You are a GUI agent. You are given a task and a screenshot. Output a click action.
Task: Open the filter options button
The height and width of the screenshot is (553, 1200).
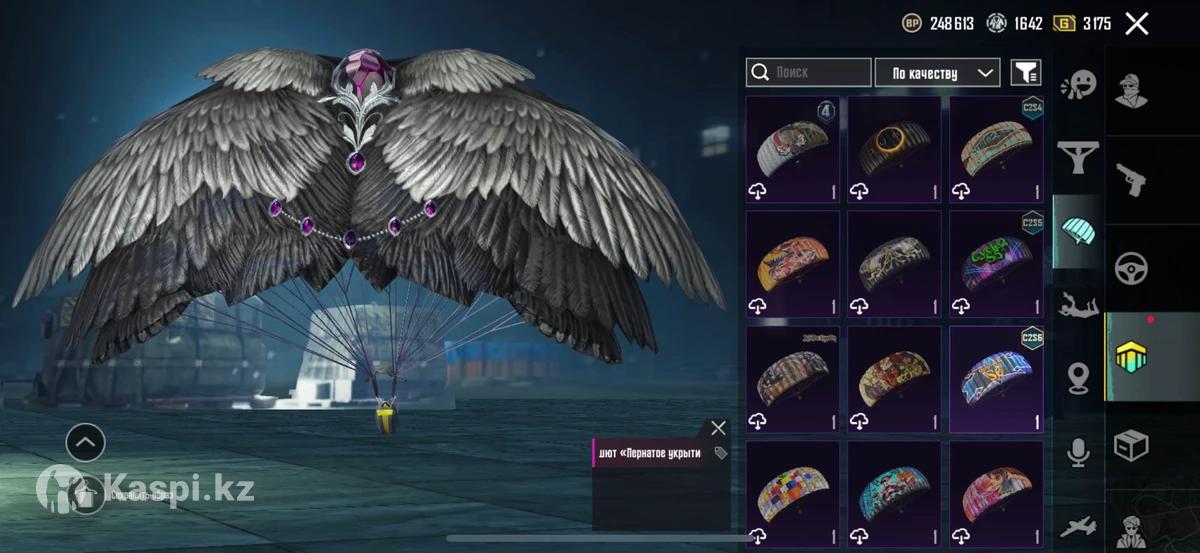[x=1025, y=73]
